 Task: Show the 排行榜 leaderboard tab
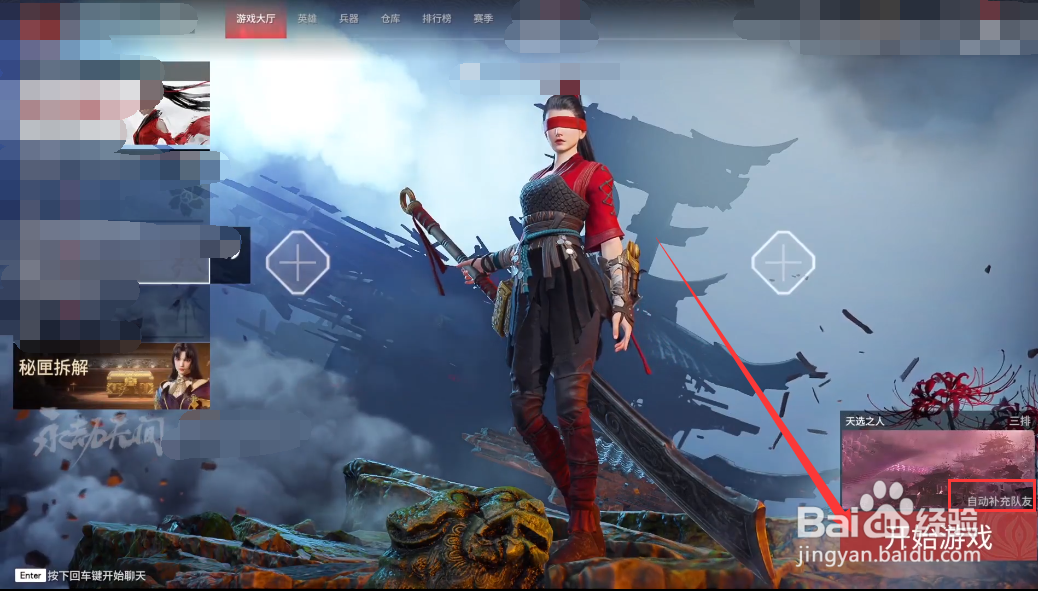click(x=436, y=19)
